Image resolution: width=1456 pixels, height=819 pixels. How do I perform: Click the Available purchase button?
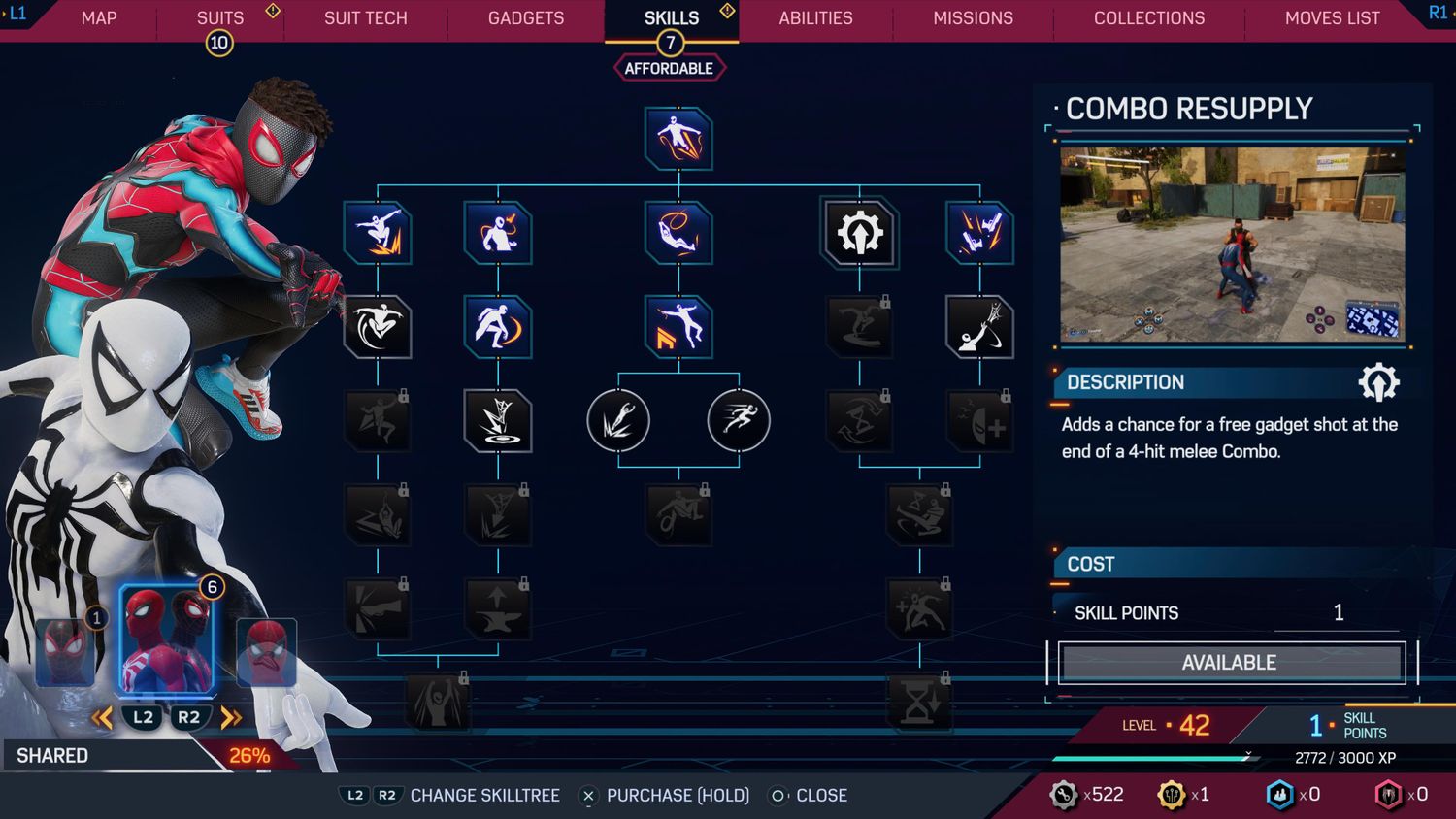pos(1230,663)
